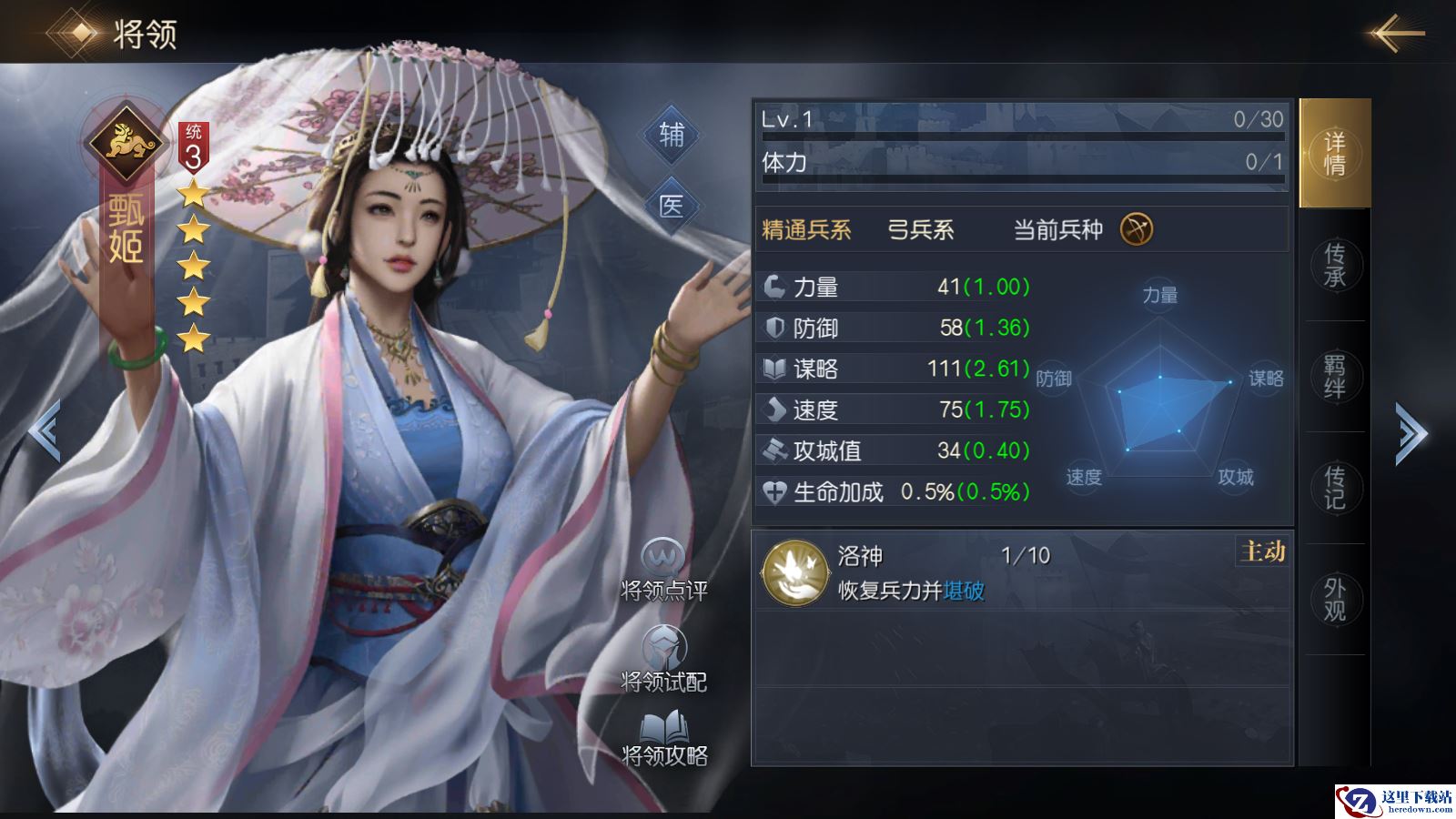Click the golden beast faction emblem
Viewport: 1456px width, 819px height.
(x=125, y=141)
